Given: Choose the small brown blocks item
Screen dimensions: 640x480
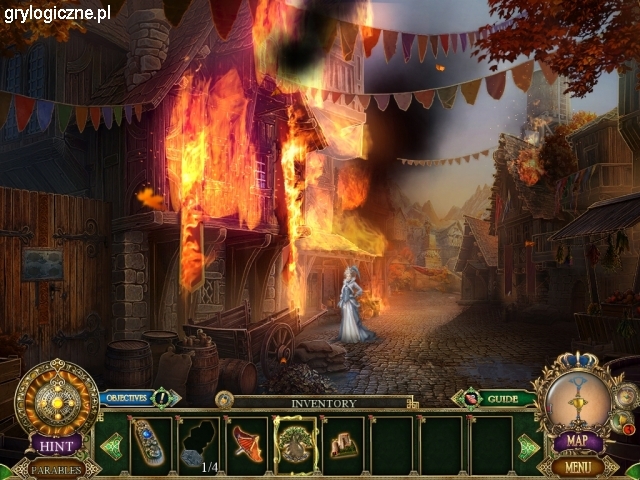Looking at the screenshot, I should tap(345, 443).
